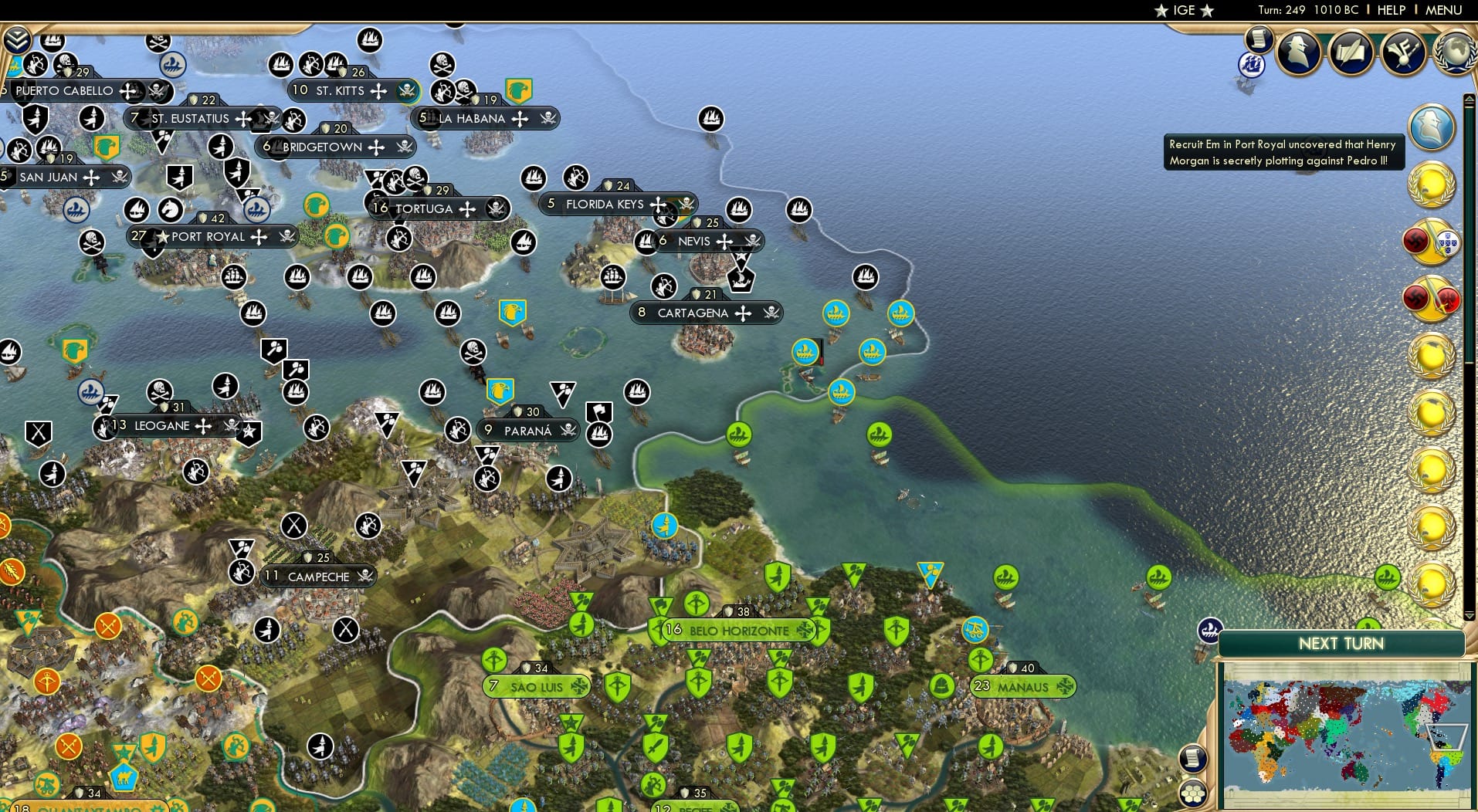Toggle strategic view with the honeycomb minimap icon
The height and width of the screenshot is (812, 1478).
click(x=1193, y=794)
